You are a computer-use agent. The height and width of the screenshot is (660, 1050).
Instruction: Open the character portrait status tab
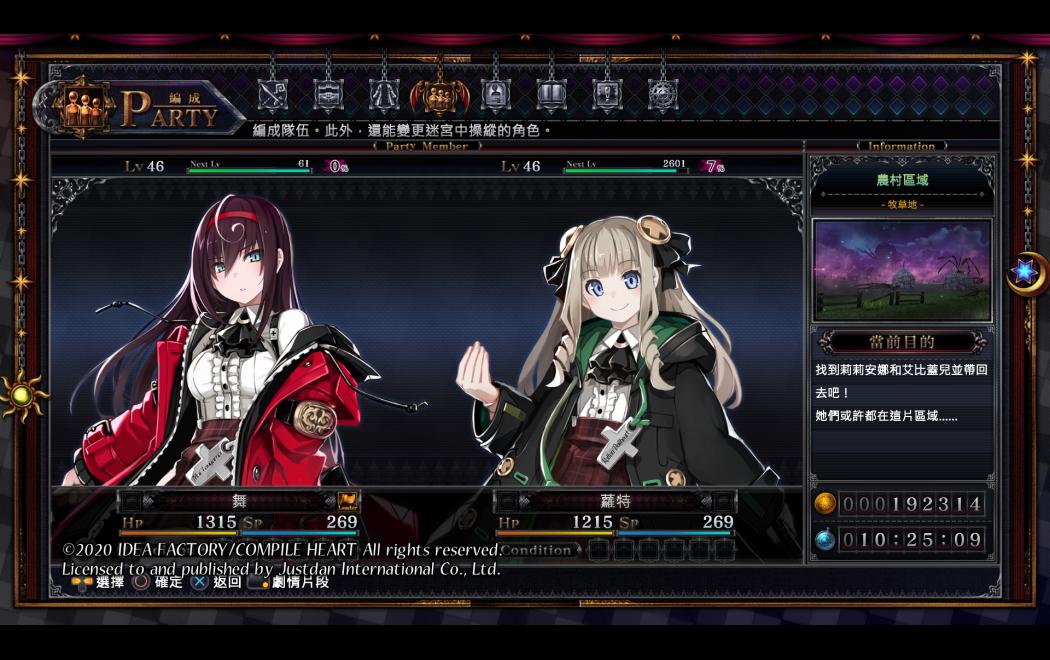tap(495, 95)
